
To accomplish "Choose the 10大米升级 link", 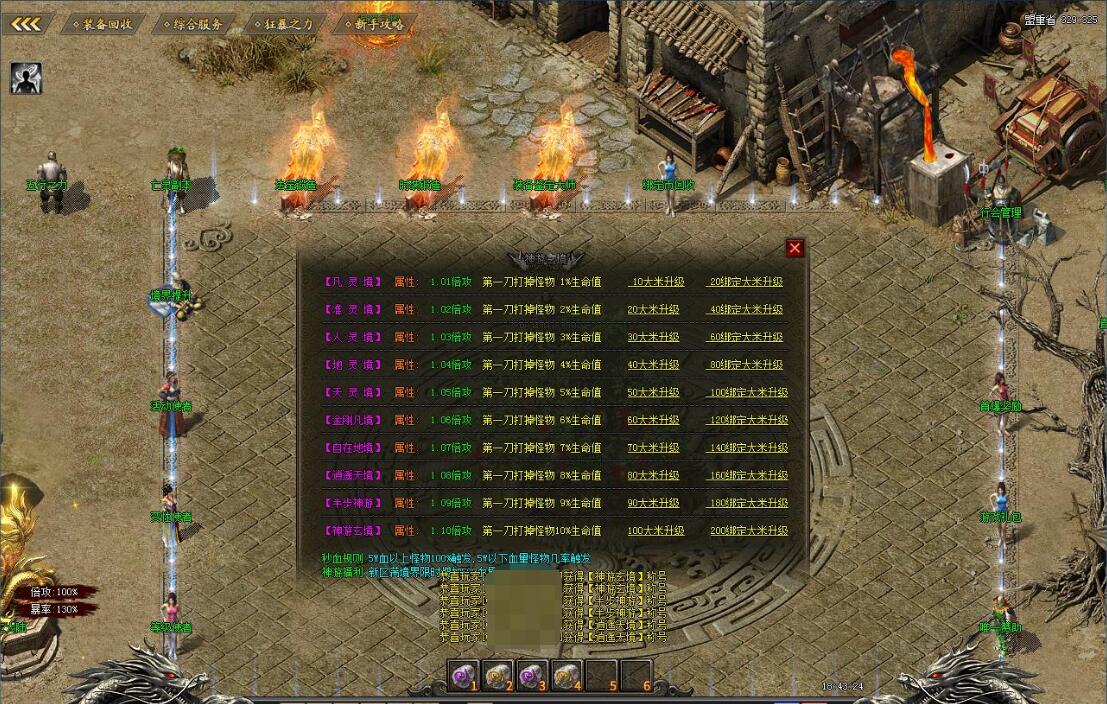I will pos(653,282).
